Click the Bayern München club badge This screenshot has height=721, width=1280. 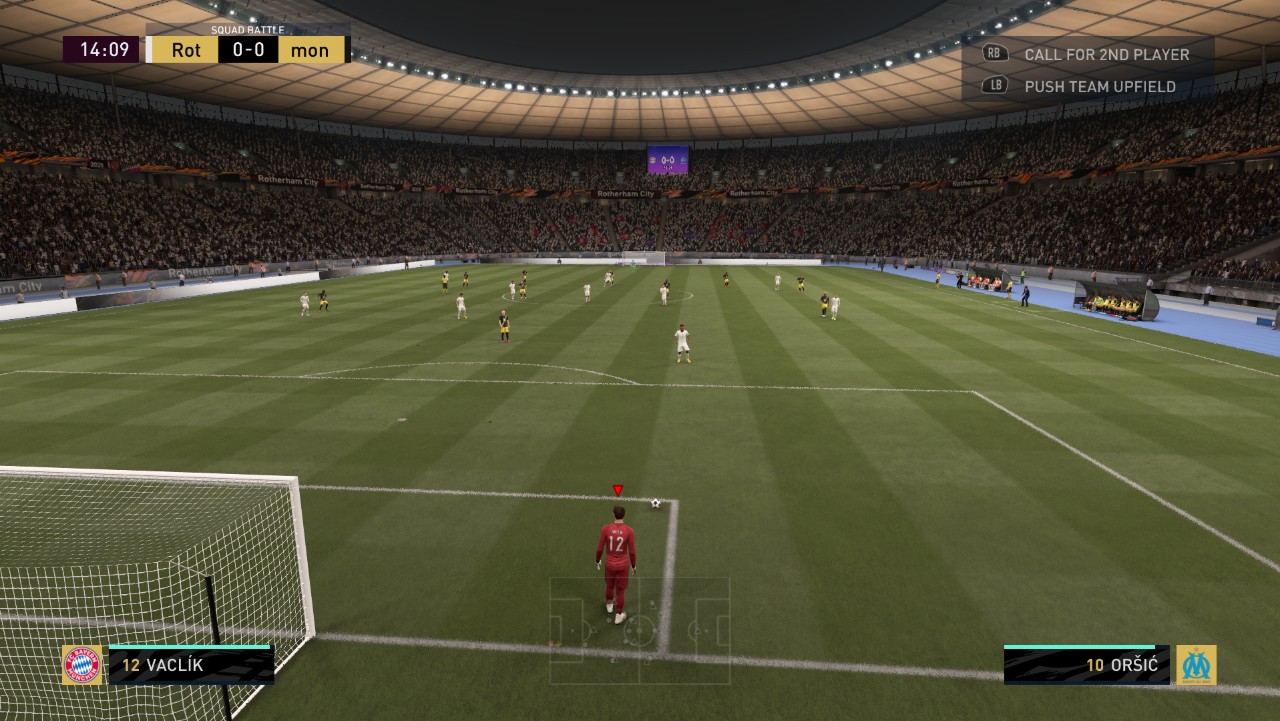point(82,665)
